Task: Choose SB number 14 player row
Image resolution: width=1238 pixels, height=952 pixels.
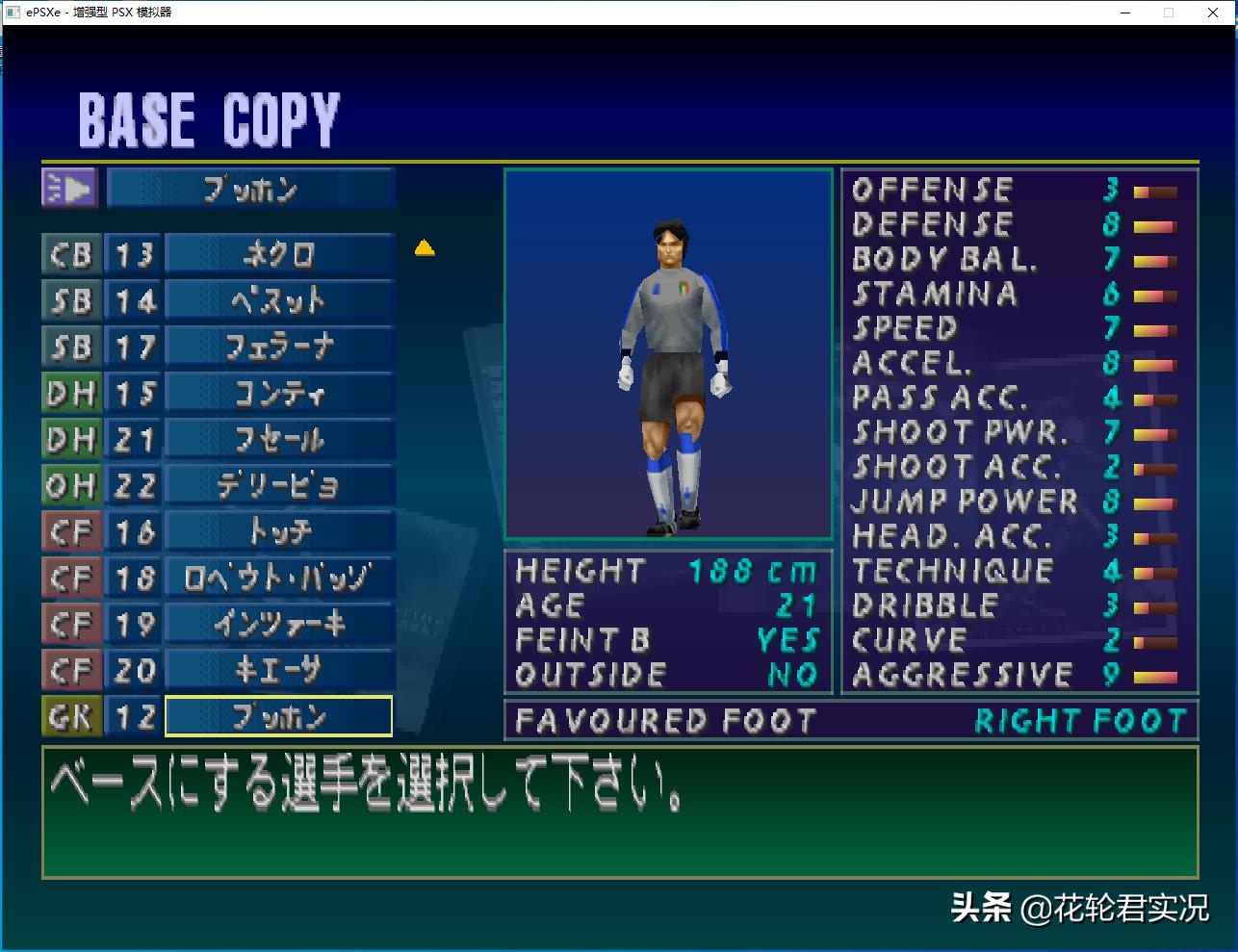Action: pyautogui.click(x=279, y=301)
